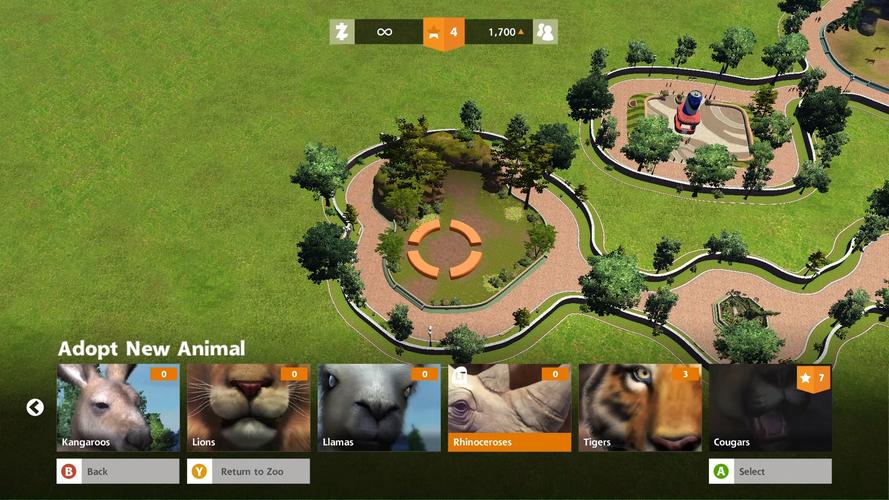The image size is (889, 500).
Task: Return to Zoo via its button
Action: 248,471
